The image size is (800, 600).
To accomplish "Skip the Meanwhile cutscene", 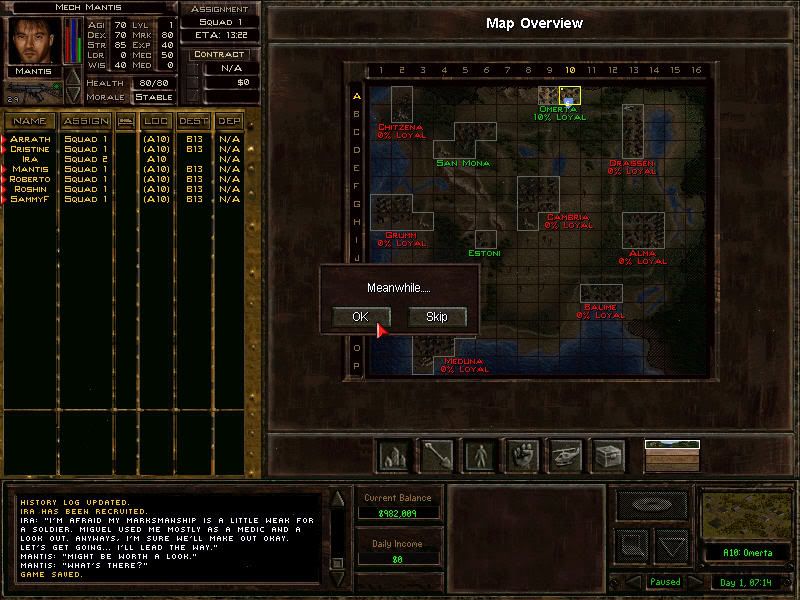I will tap(437, 317).
